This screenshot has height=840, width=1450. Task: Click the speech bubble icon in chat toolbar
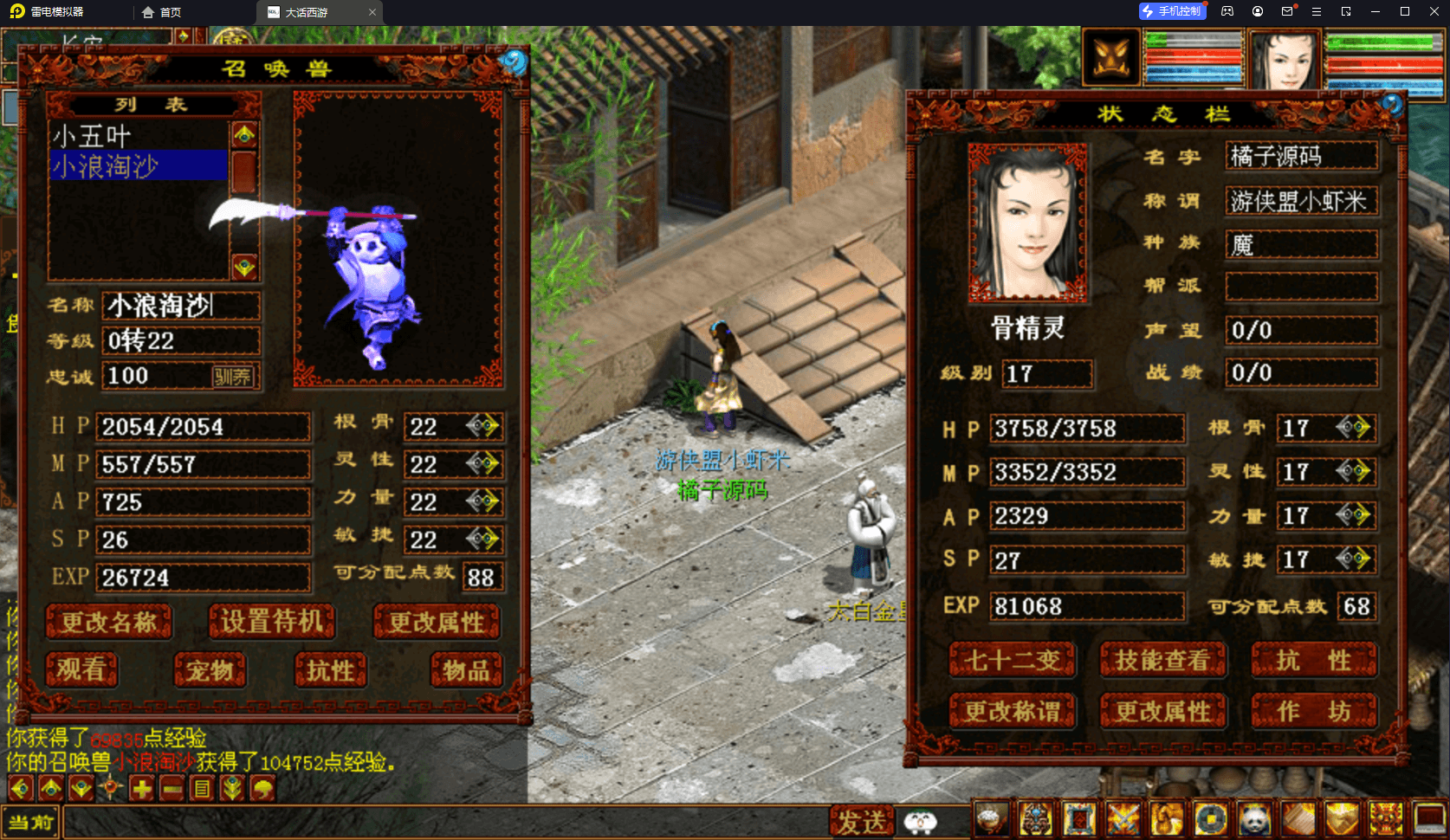click(x=262, y=788)
